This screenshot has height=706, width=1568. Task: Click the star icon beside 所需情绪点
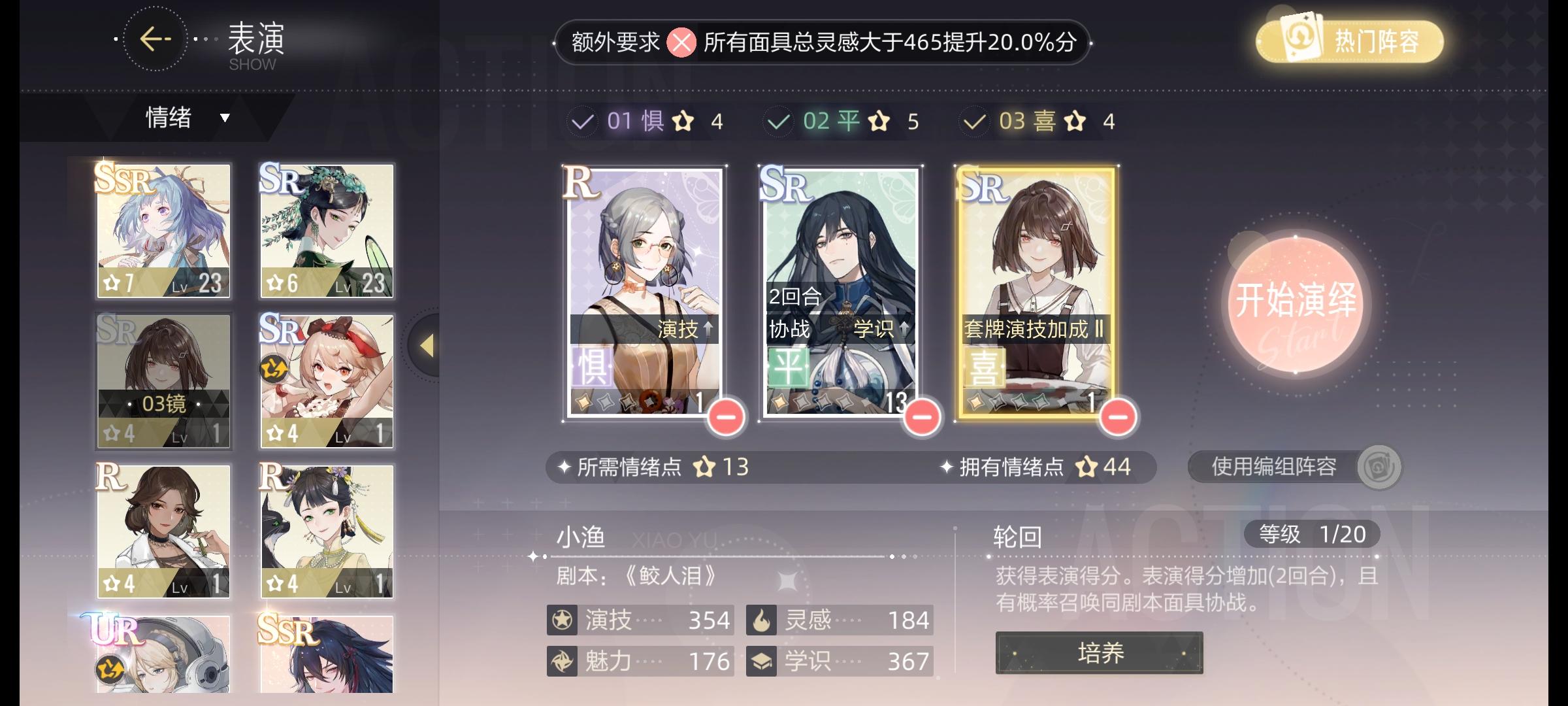(x=707, y=467)
